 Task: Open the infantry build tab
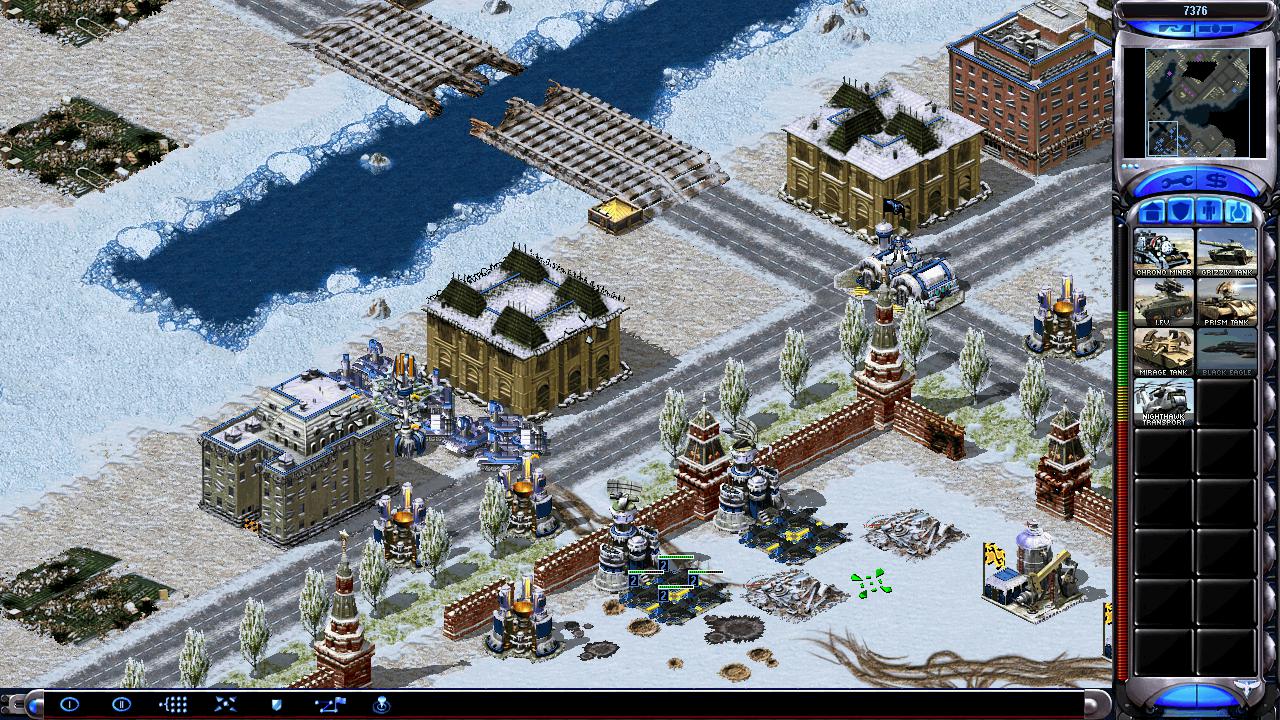(x=1207, y=212)
